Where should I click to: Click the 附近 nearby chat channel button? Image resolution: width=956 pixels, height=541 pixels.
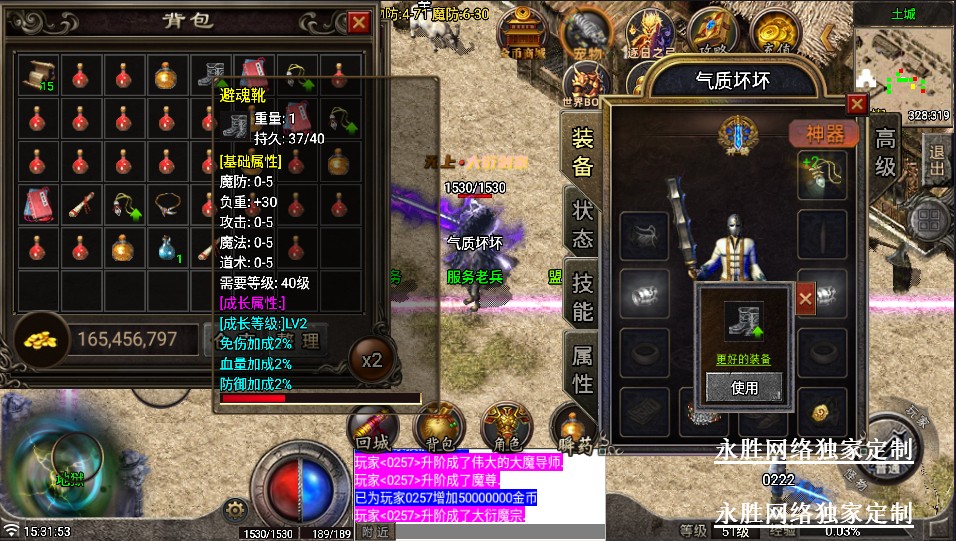tap(375, 532)
